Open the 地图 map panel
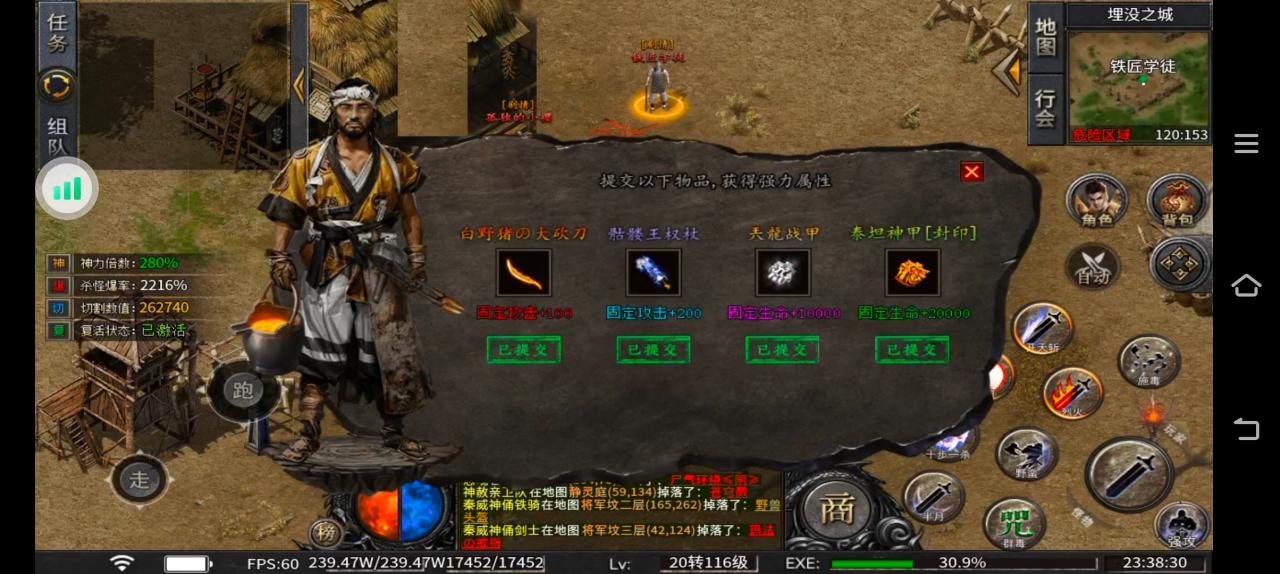The image size is (1280, 574). pyautogui.click(x=1045, y=36)
